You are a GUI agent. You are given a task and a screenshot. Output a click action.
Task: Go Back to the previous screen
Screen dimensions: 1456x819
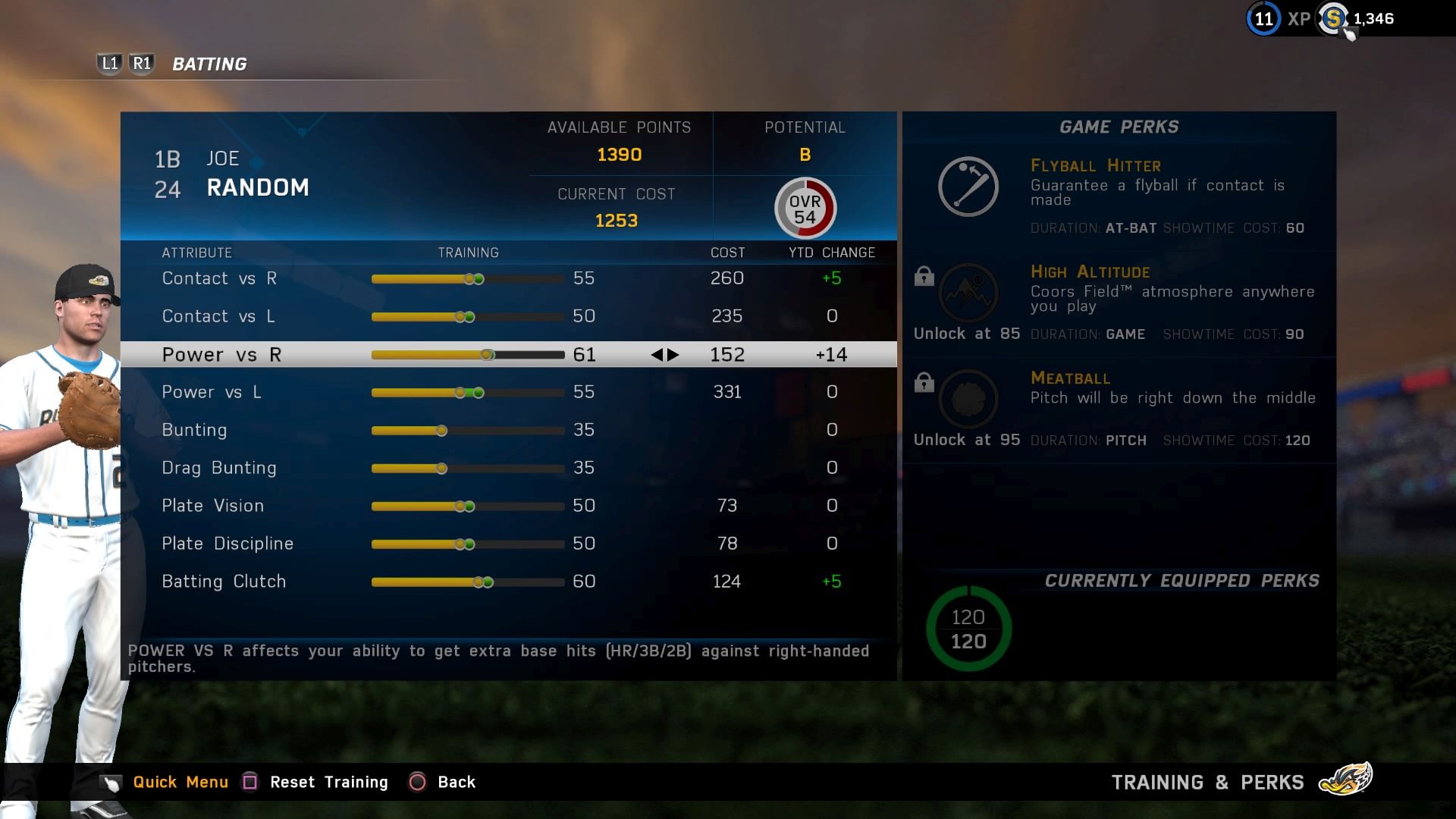coord(456,782)
